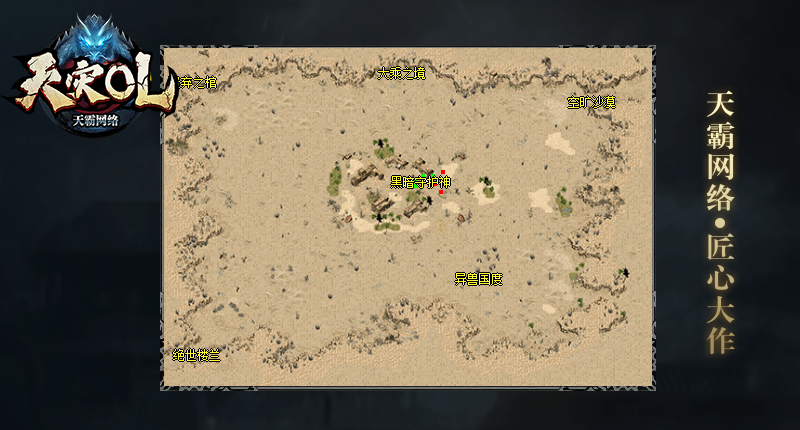Select the 绝世楼兰 map label
The height and width of the screenshot is (430, 800).
click(196, 355)
